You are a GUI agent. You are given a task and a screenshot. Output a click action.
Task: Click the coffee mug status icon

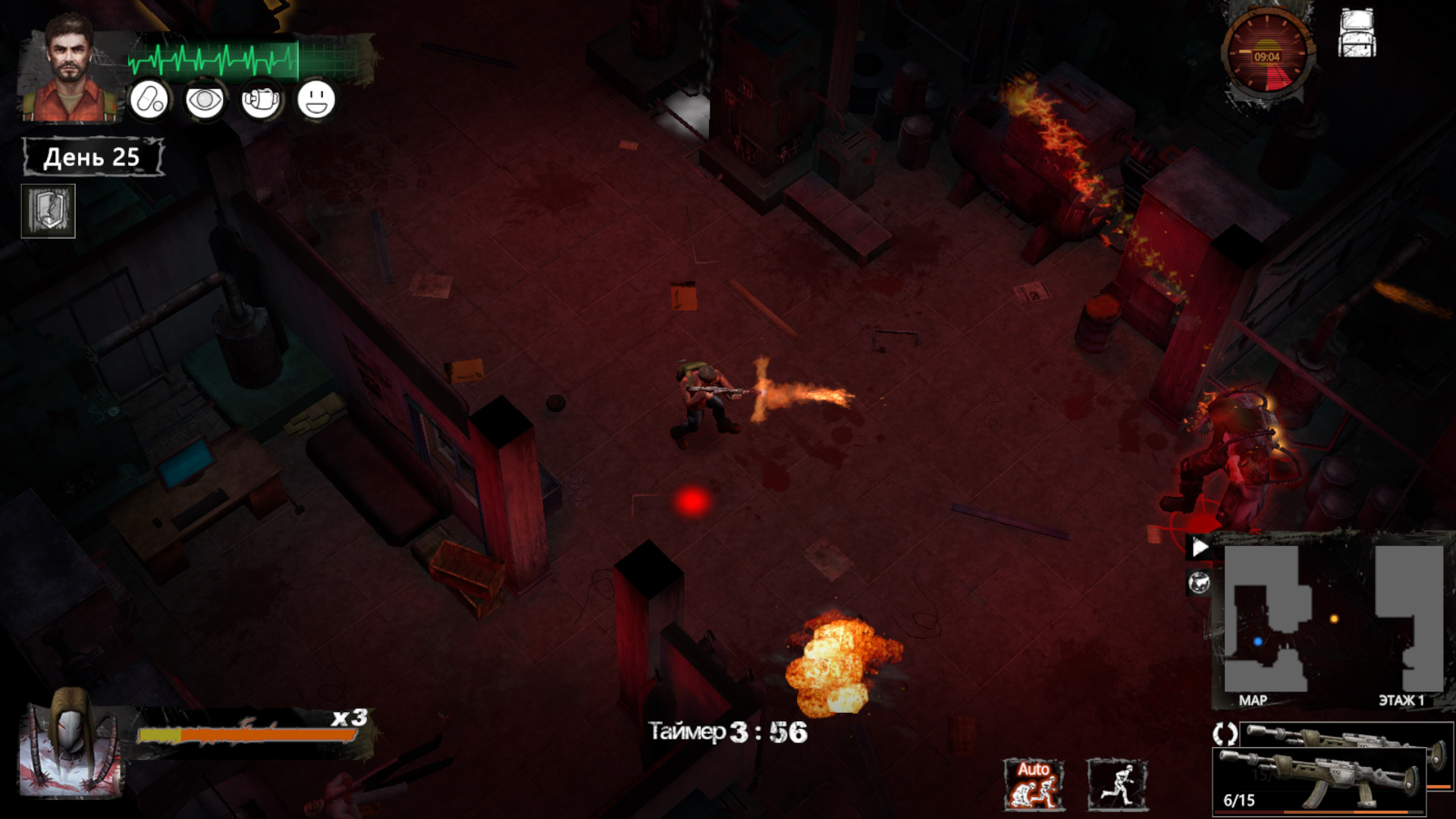click(261, 100)
